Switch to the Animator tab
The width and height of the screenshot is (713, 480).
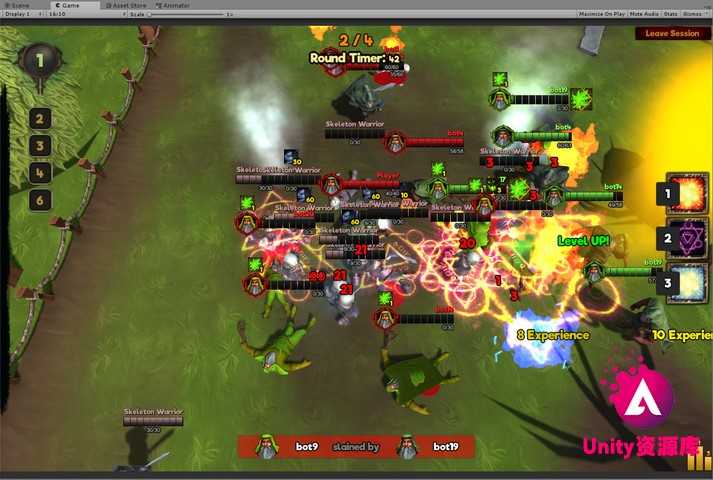174,4
